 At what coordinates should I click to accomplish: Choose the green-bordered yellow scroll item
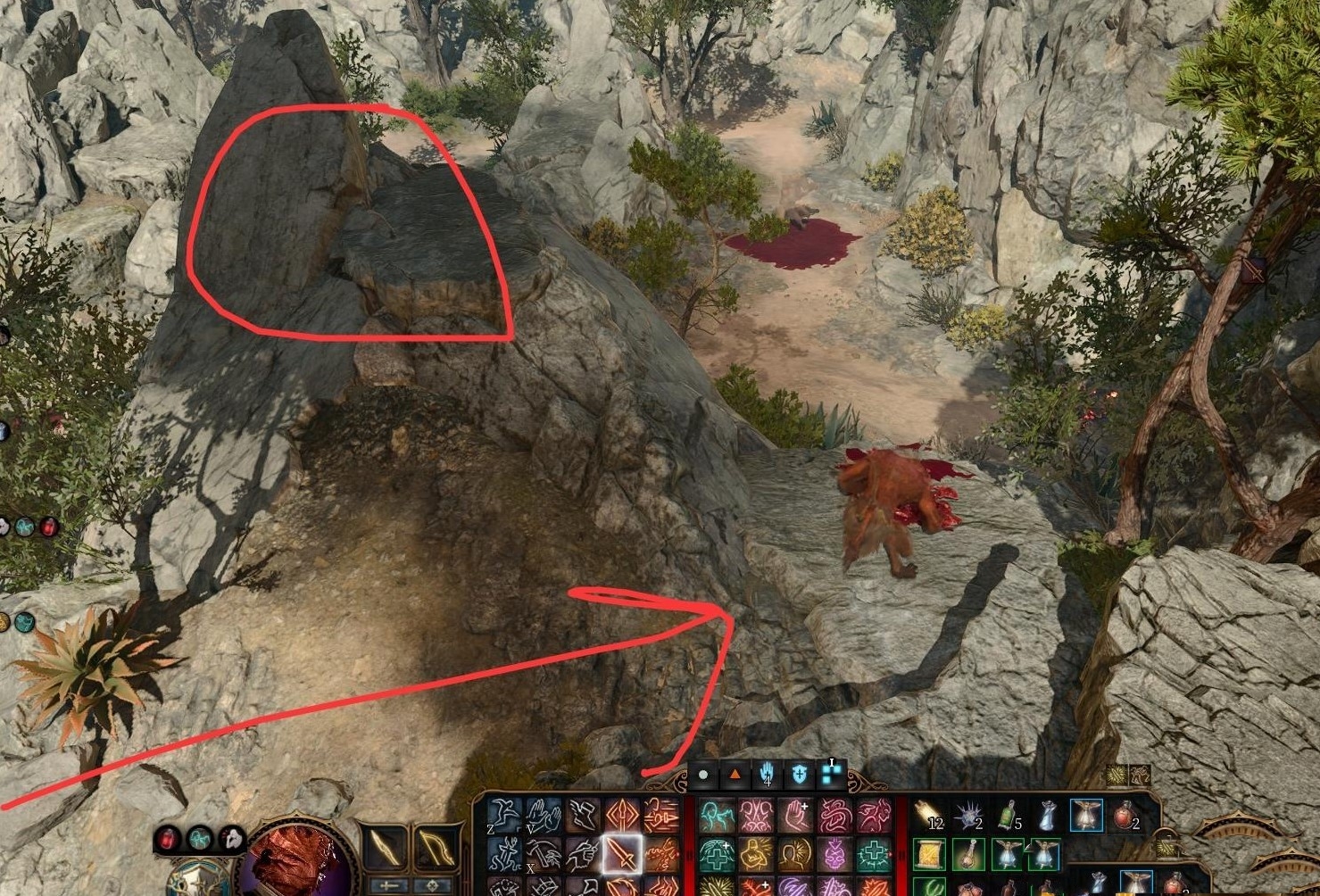tap(929, 855)
